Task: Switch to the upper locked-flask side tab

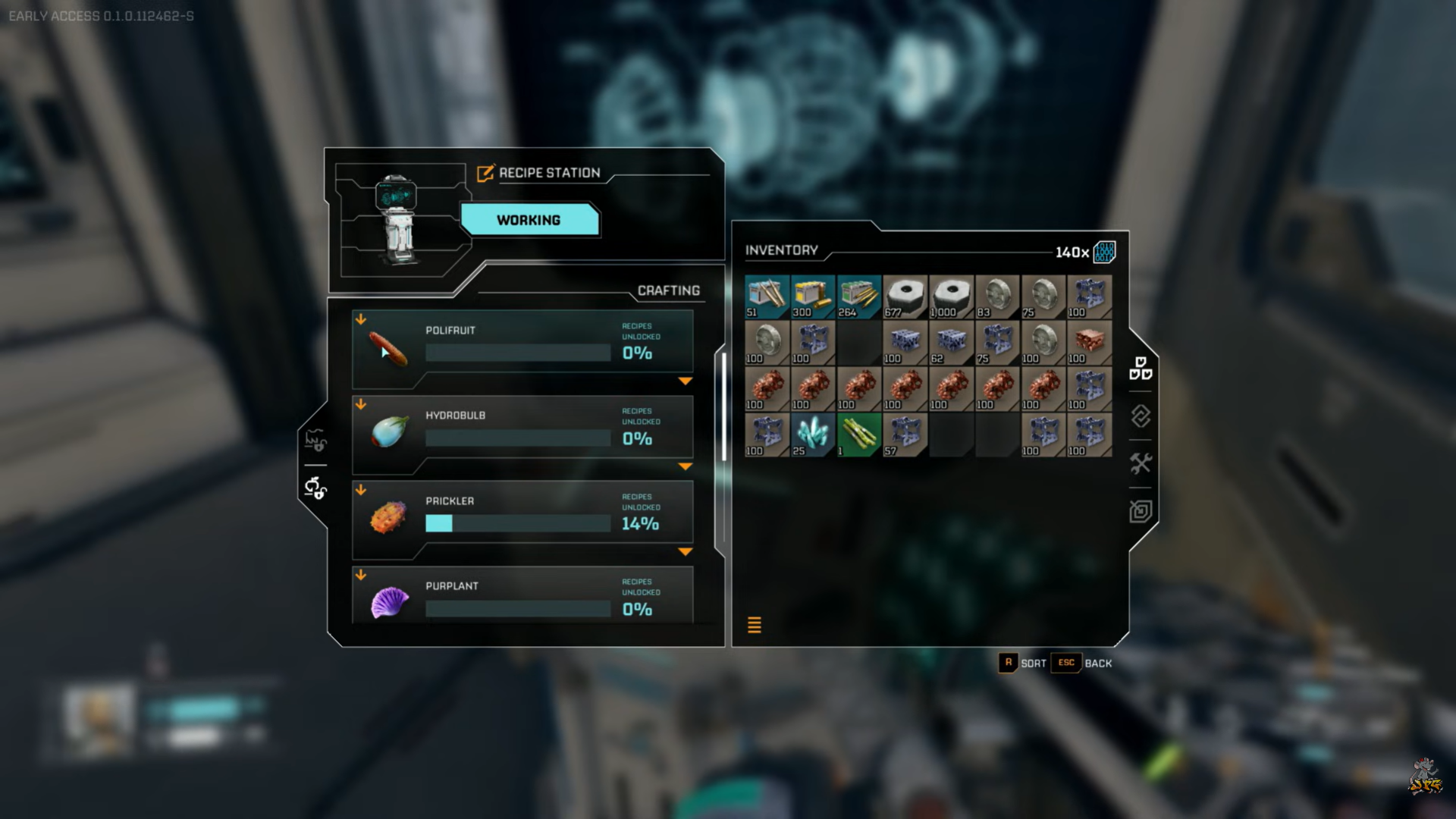Action: click(x=315, y=440)
